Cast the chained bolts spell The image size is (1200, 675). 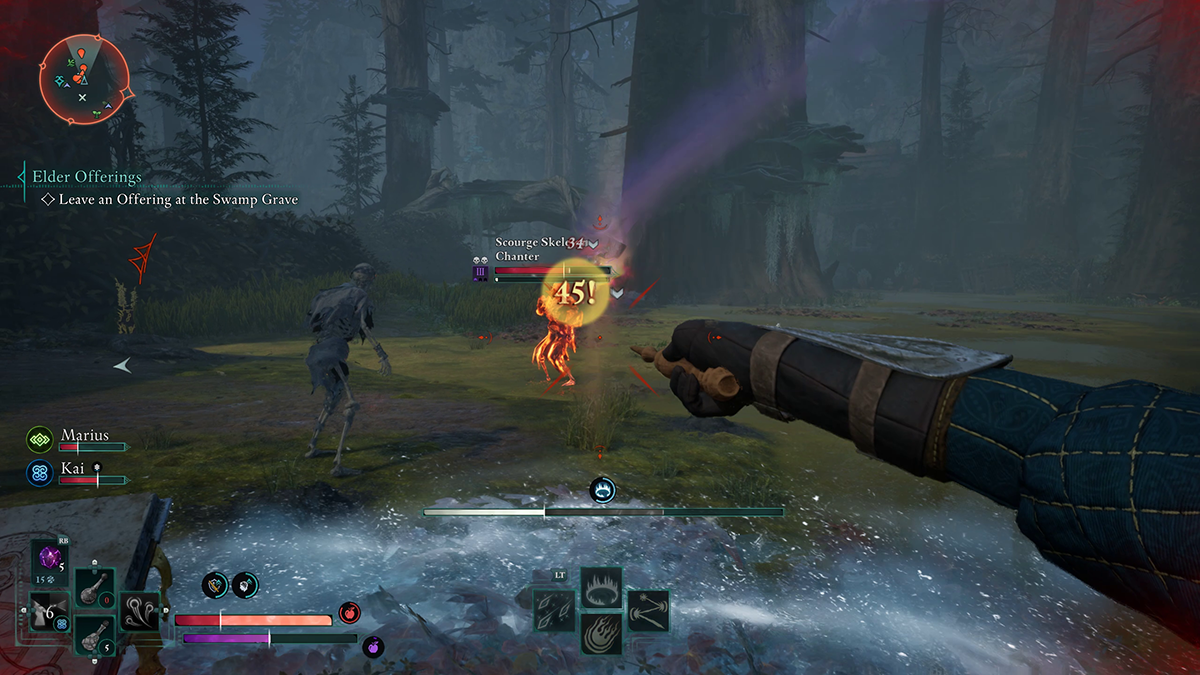[x=648, y=611]
